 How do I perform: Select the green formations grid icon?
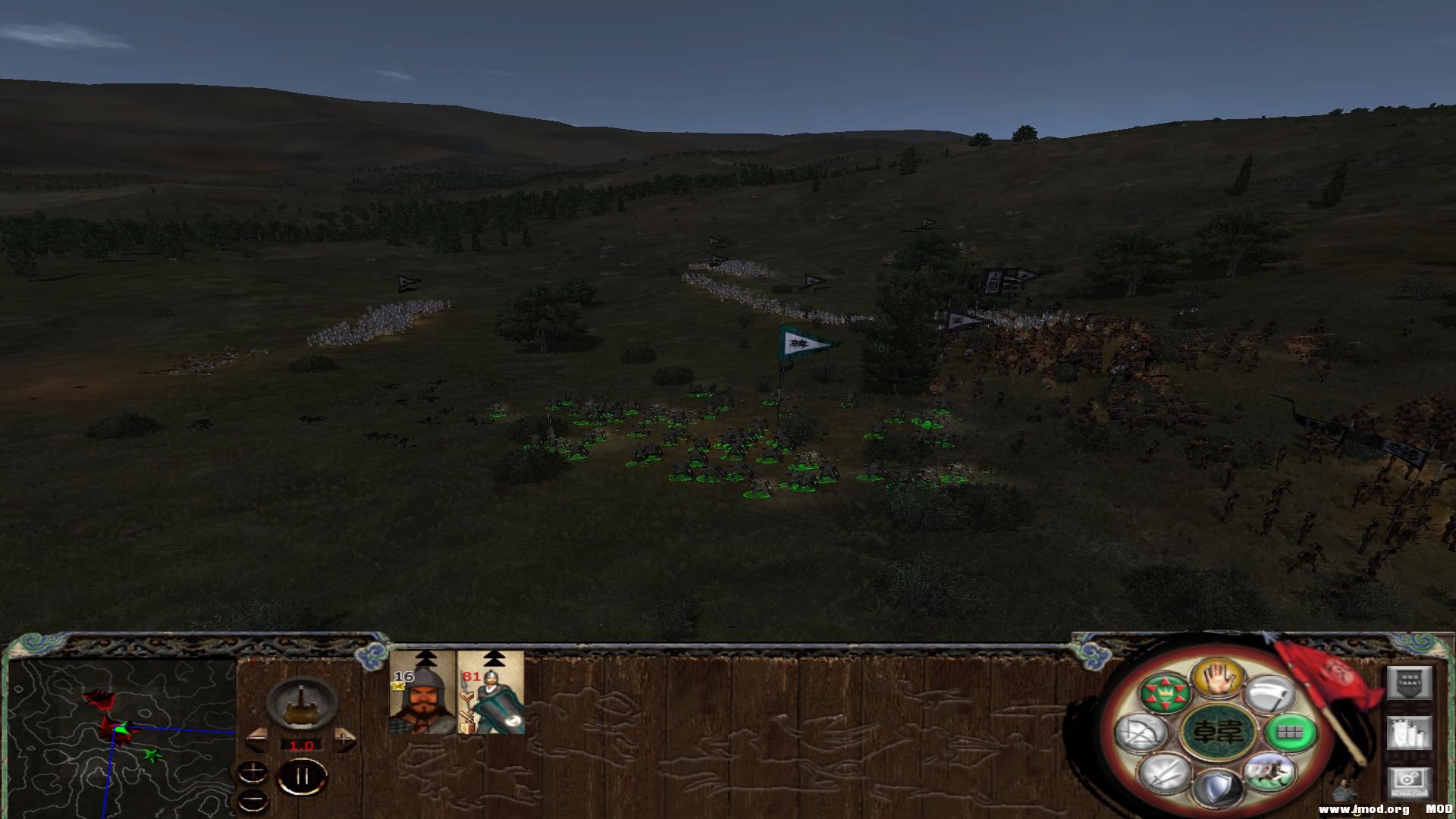1290,735
